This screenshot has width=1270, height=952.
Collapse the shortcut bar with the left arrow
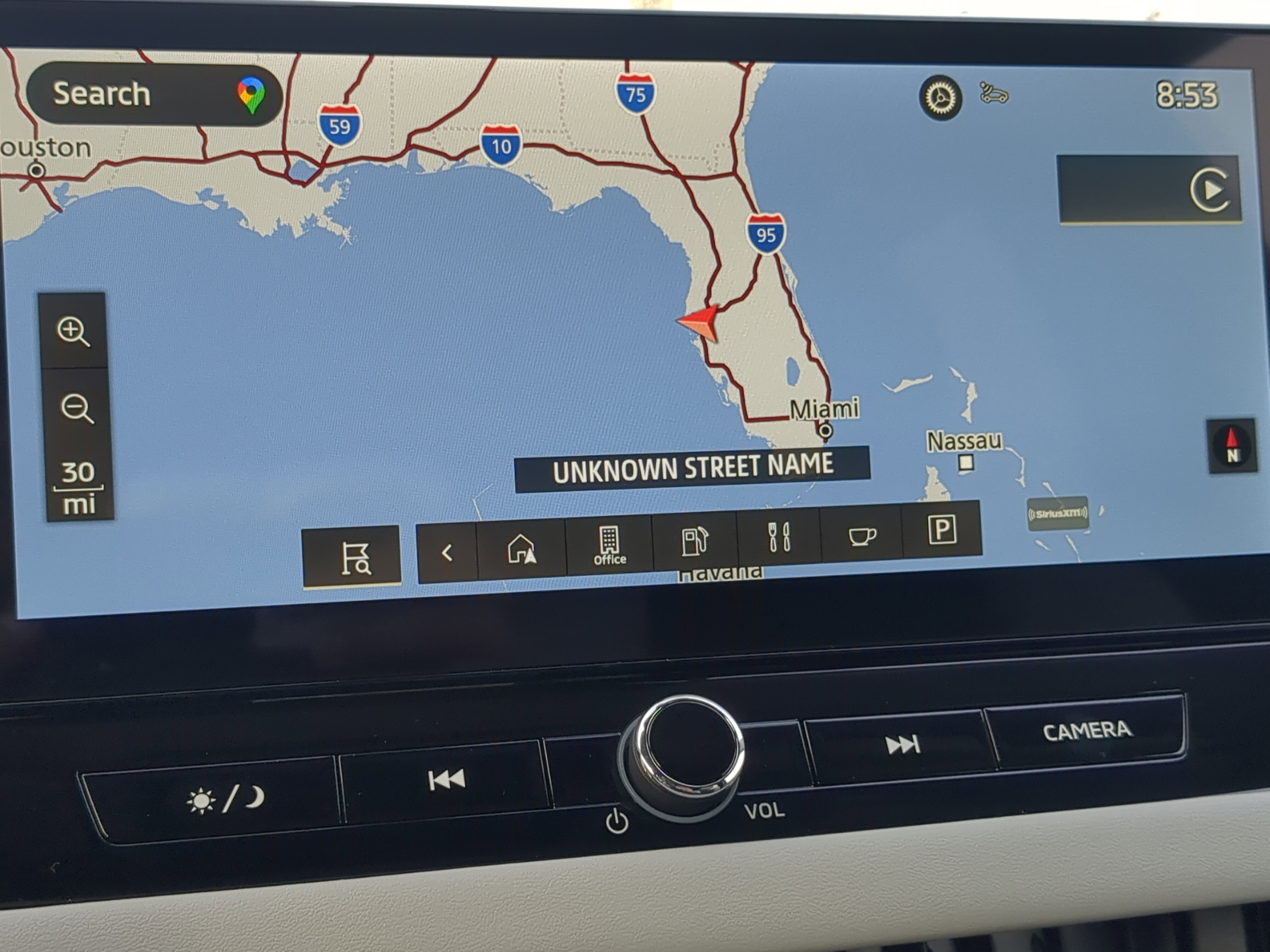(447, 552)
